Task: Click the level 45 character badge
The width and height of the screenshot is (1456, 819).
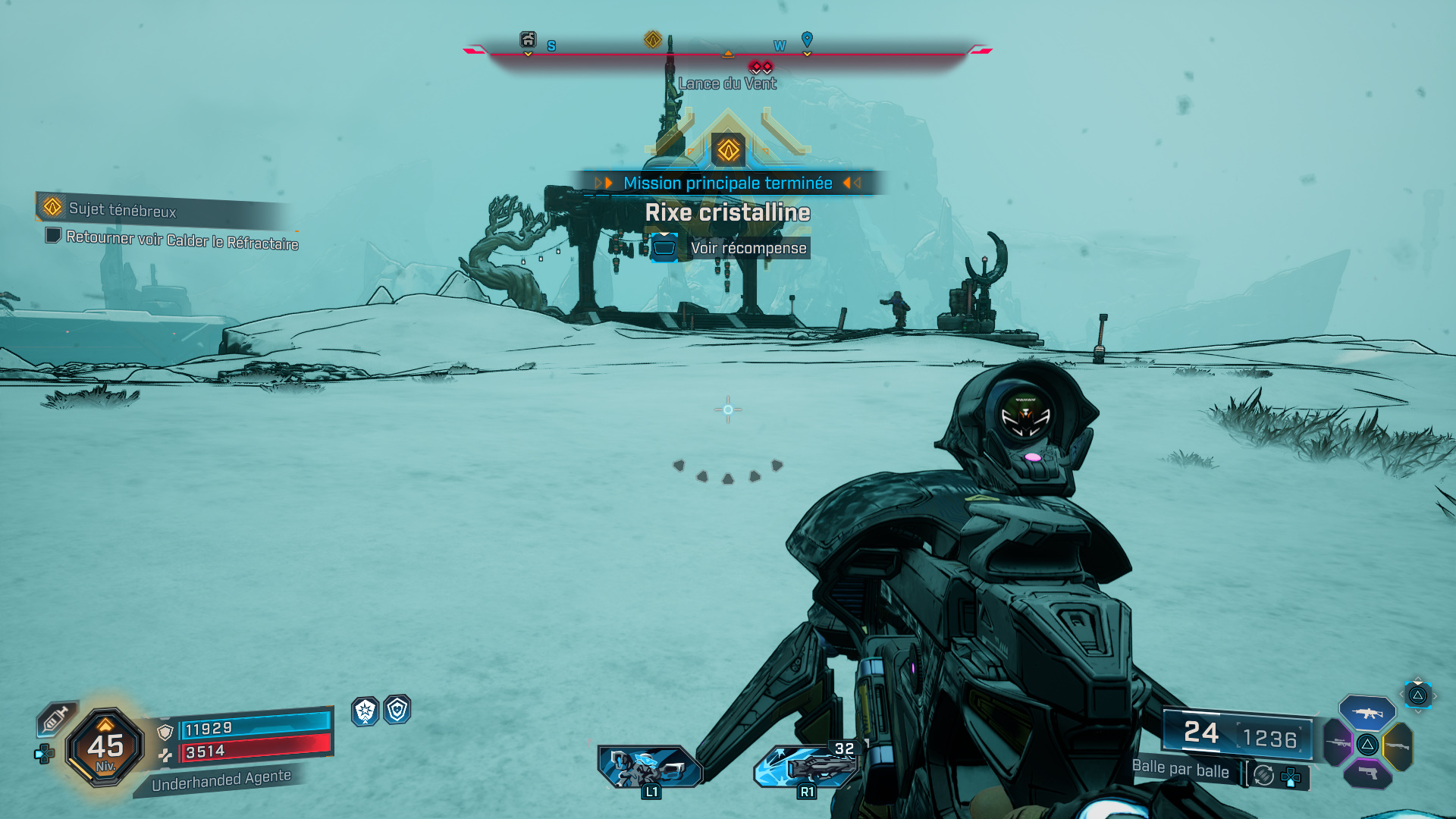Action: tap(105, 747)
